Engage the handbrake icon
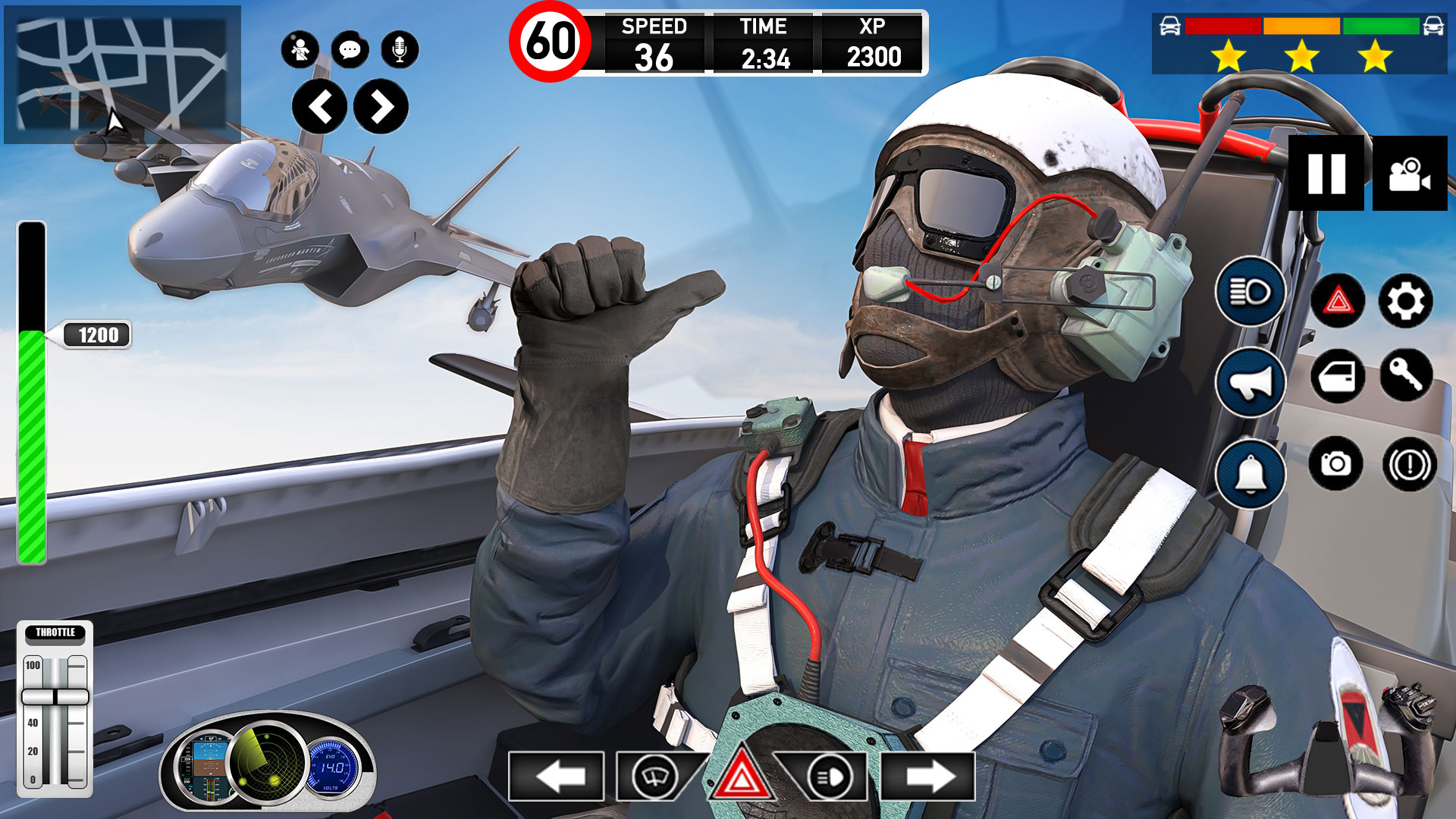 point(1407,464)
